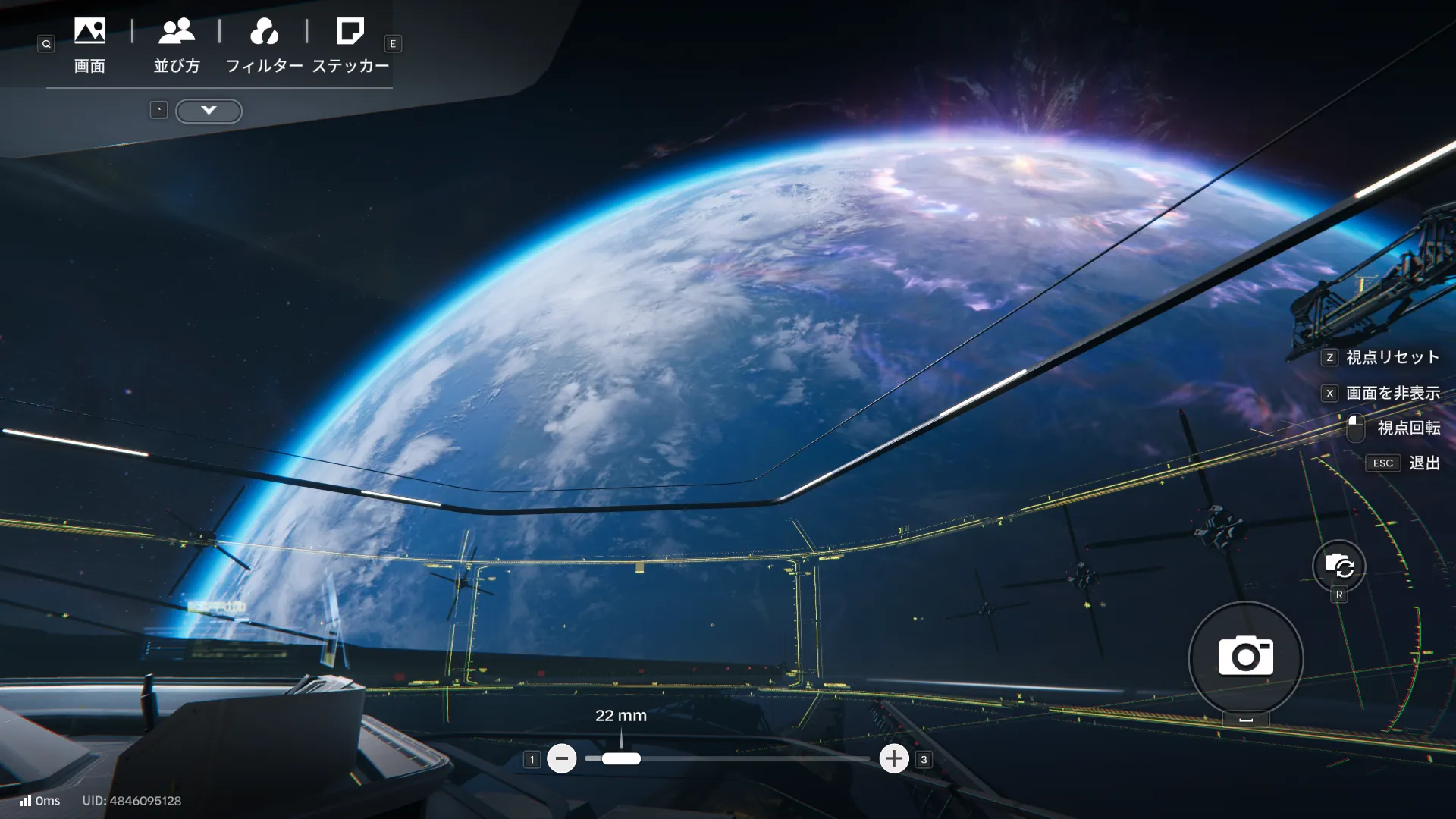Open the ステッカー sticker tab
Screen dimensions: 1456x819
[350, 45]
